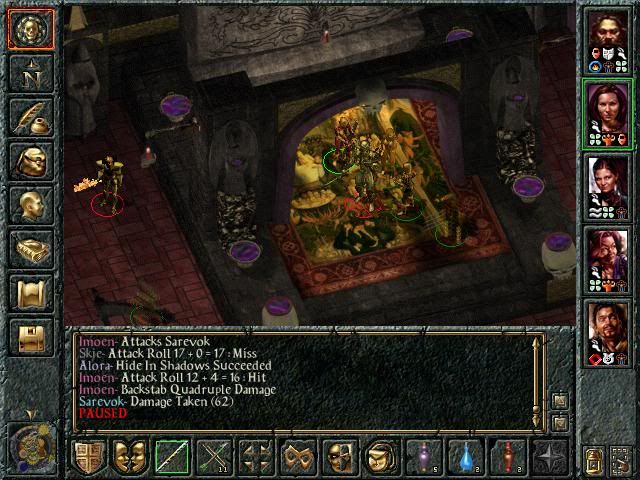Open the four-point star special abilities button
Image resolution: width=640 pixels, height=480 pixels.
pos(550,457)
